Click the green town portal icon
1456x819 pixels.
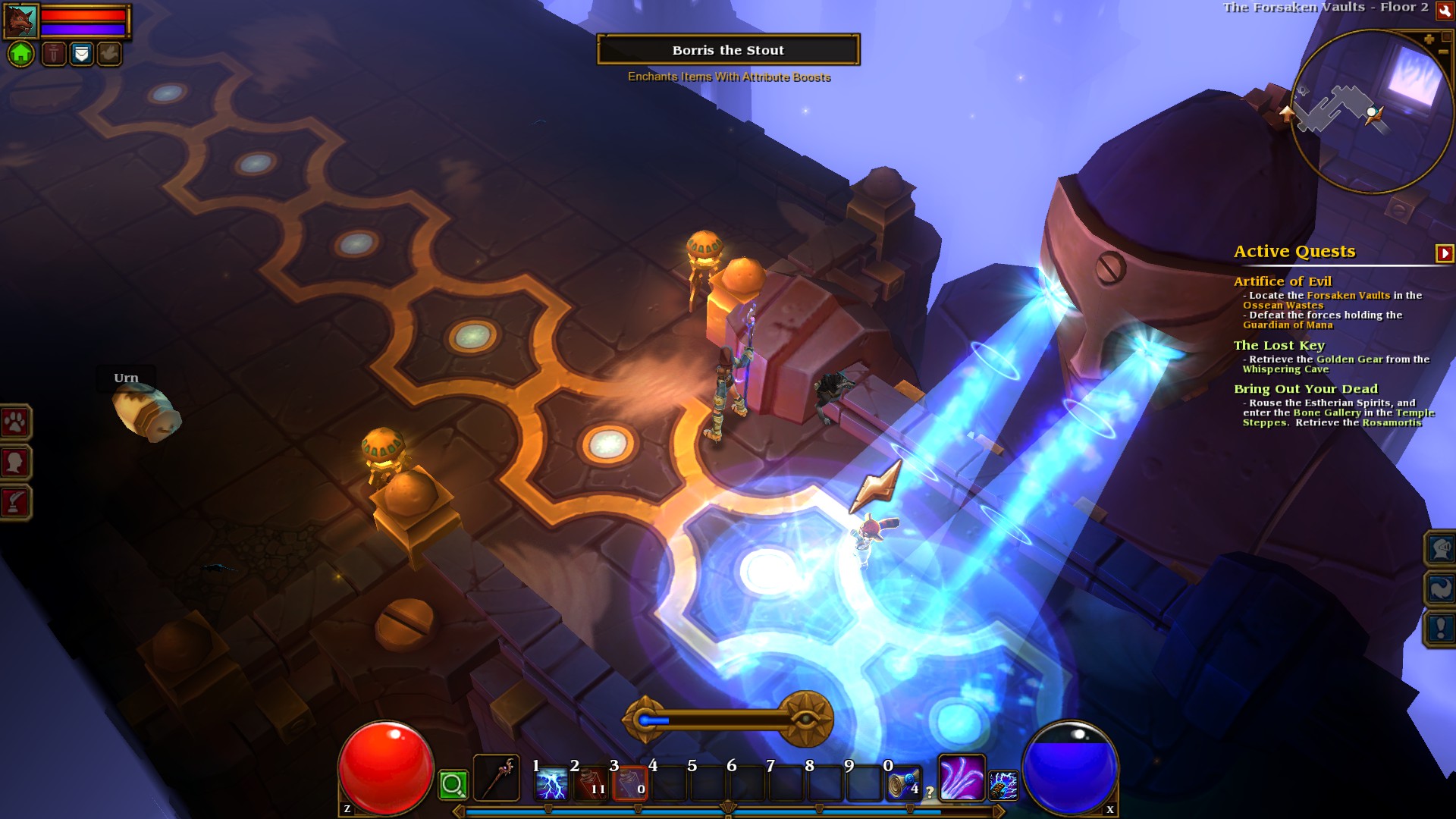tap(22, 55)
